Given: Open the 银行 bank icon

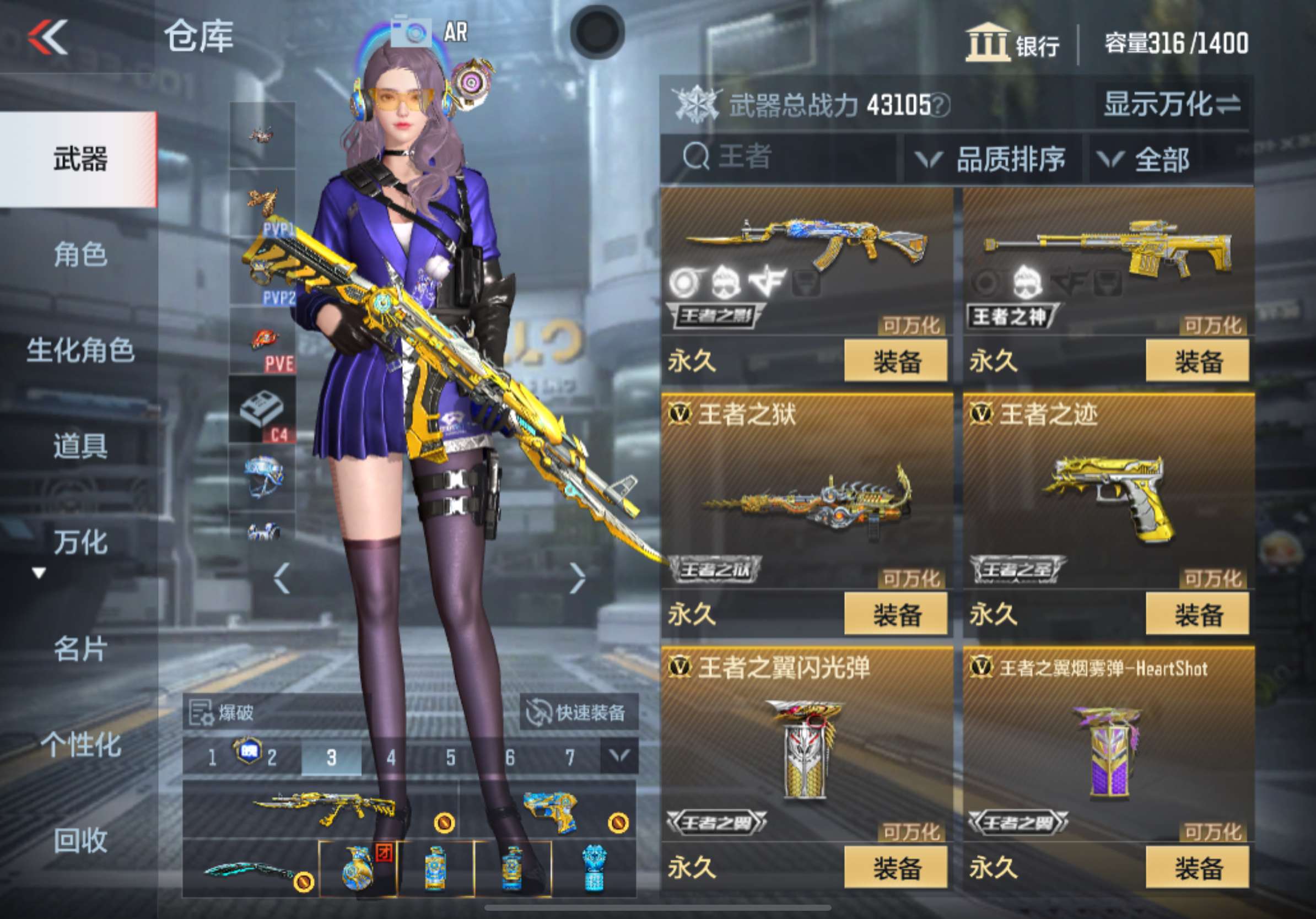Looking at the screenshot, I should 989,43.
